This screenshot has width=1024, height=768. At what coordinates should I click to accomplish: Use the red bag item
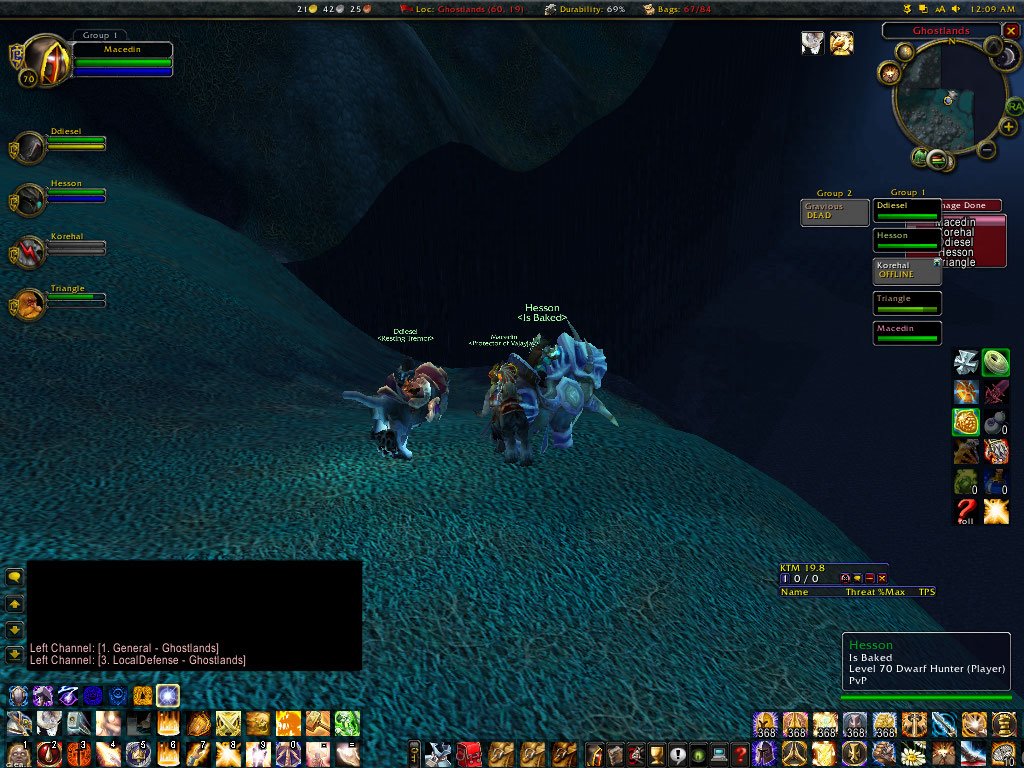(x=468, y=754)
